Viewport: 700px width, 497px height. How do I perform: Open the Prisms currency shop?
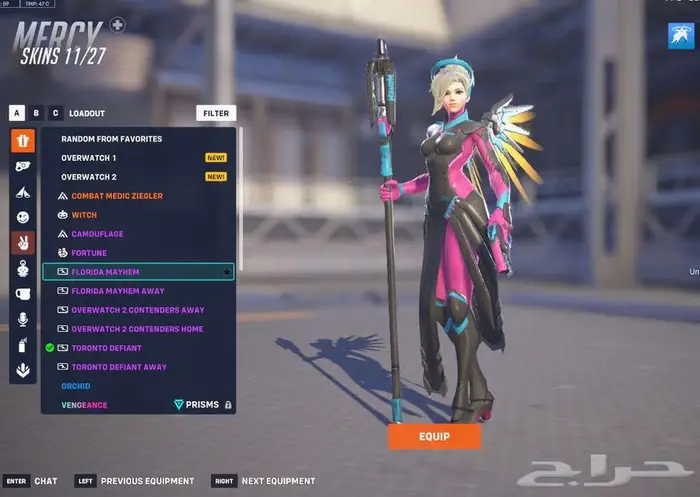click(195, 405)
